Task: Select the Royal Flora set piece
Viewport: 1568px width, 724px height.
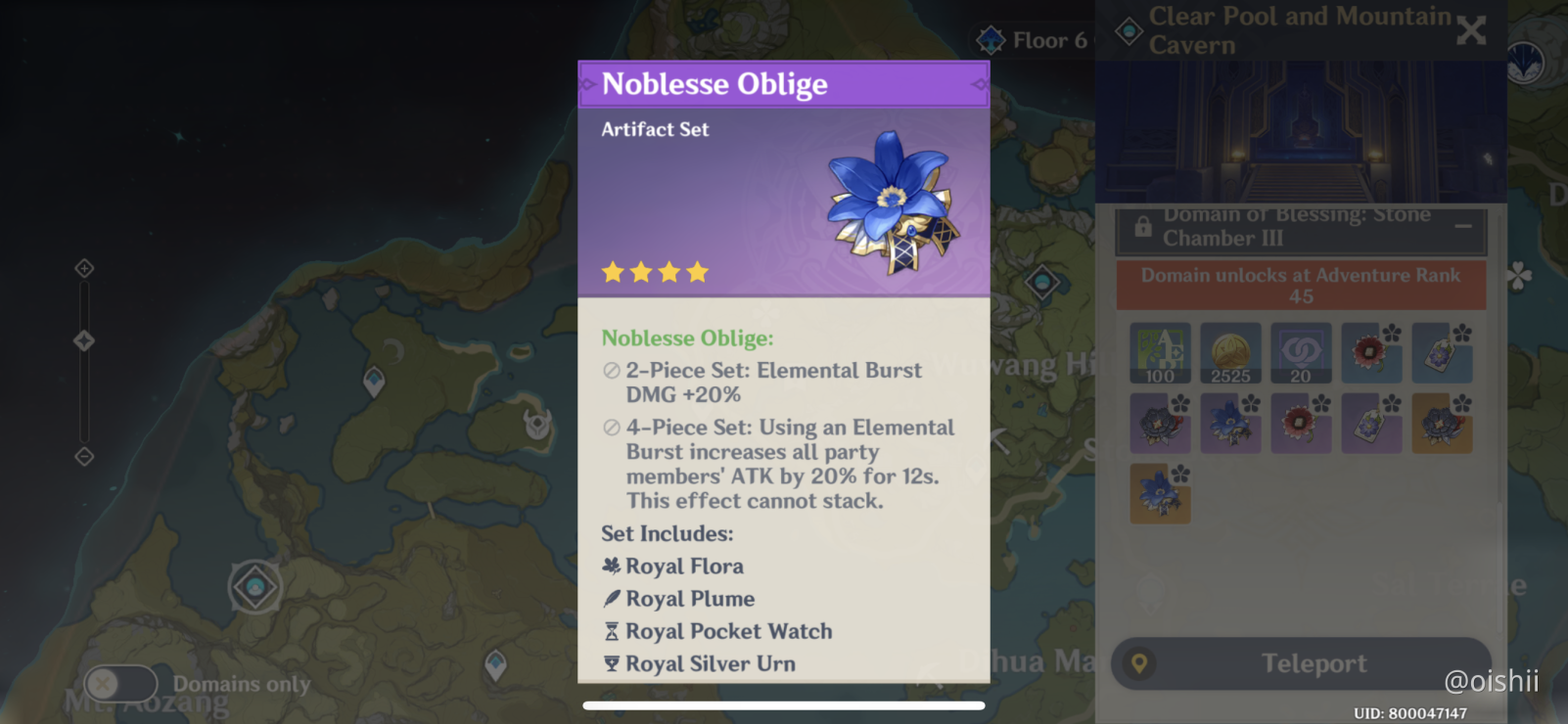Action: point(683,566)
